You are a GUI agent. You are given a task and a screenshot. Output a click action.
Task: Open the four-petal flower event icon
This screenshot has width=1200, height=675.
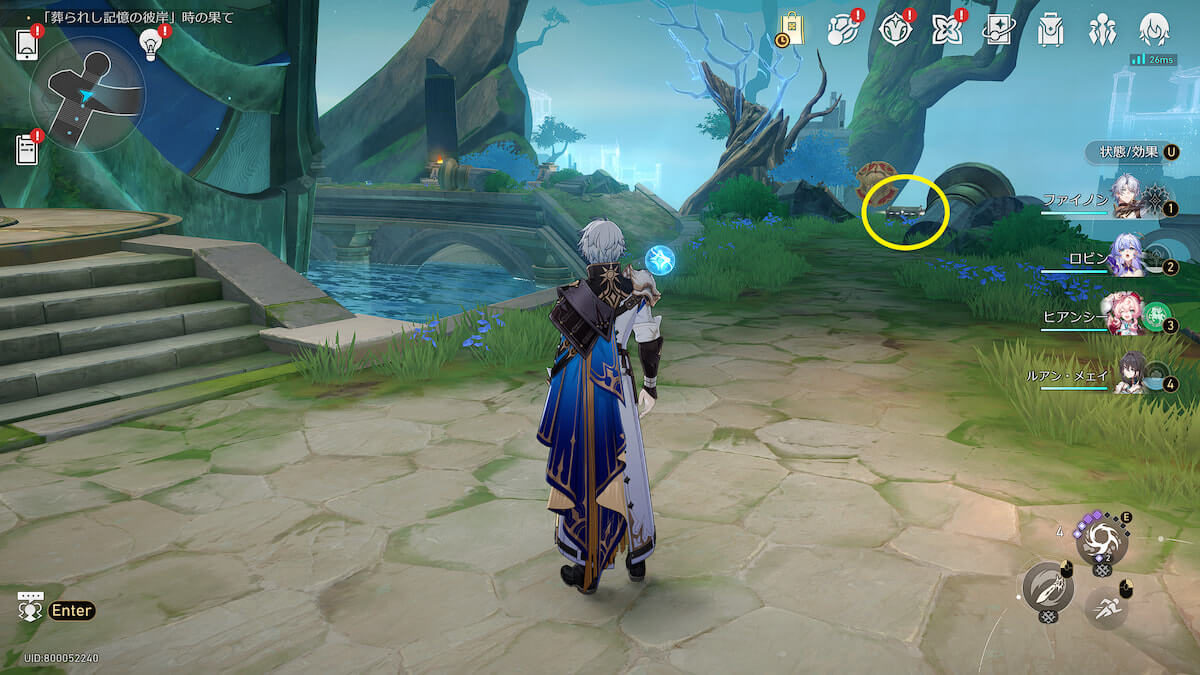945,30
